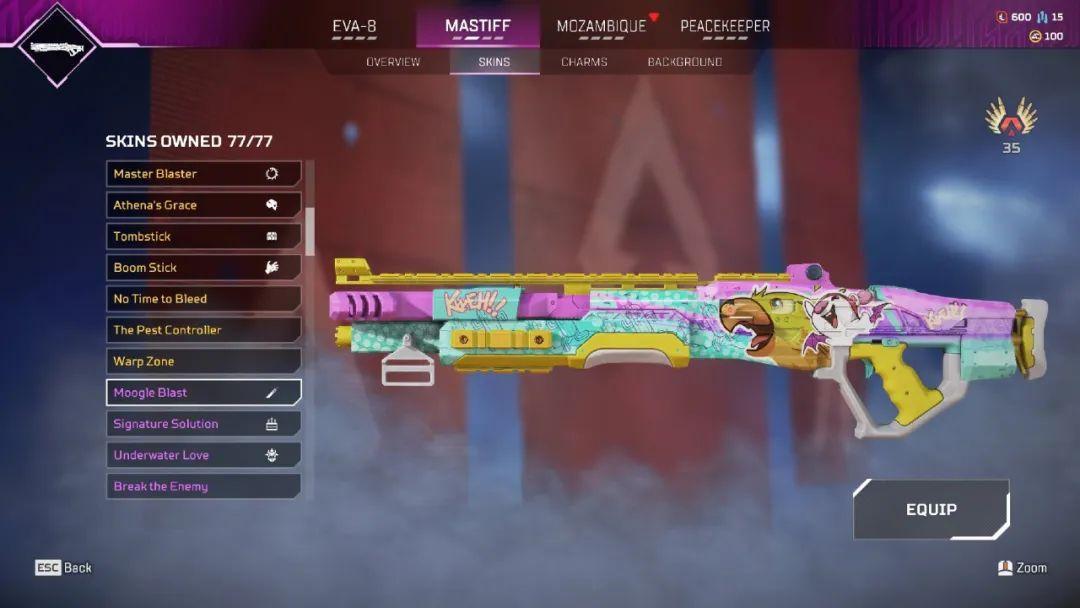
Task: Select The Pest Controller skin
Action: 203,330
